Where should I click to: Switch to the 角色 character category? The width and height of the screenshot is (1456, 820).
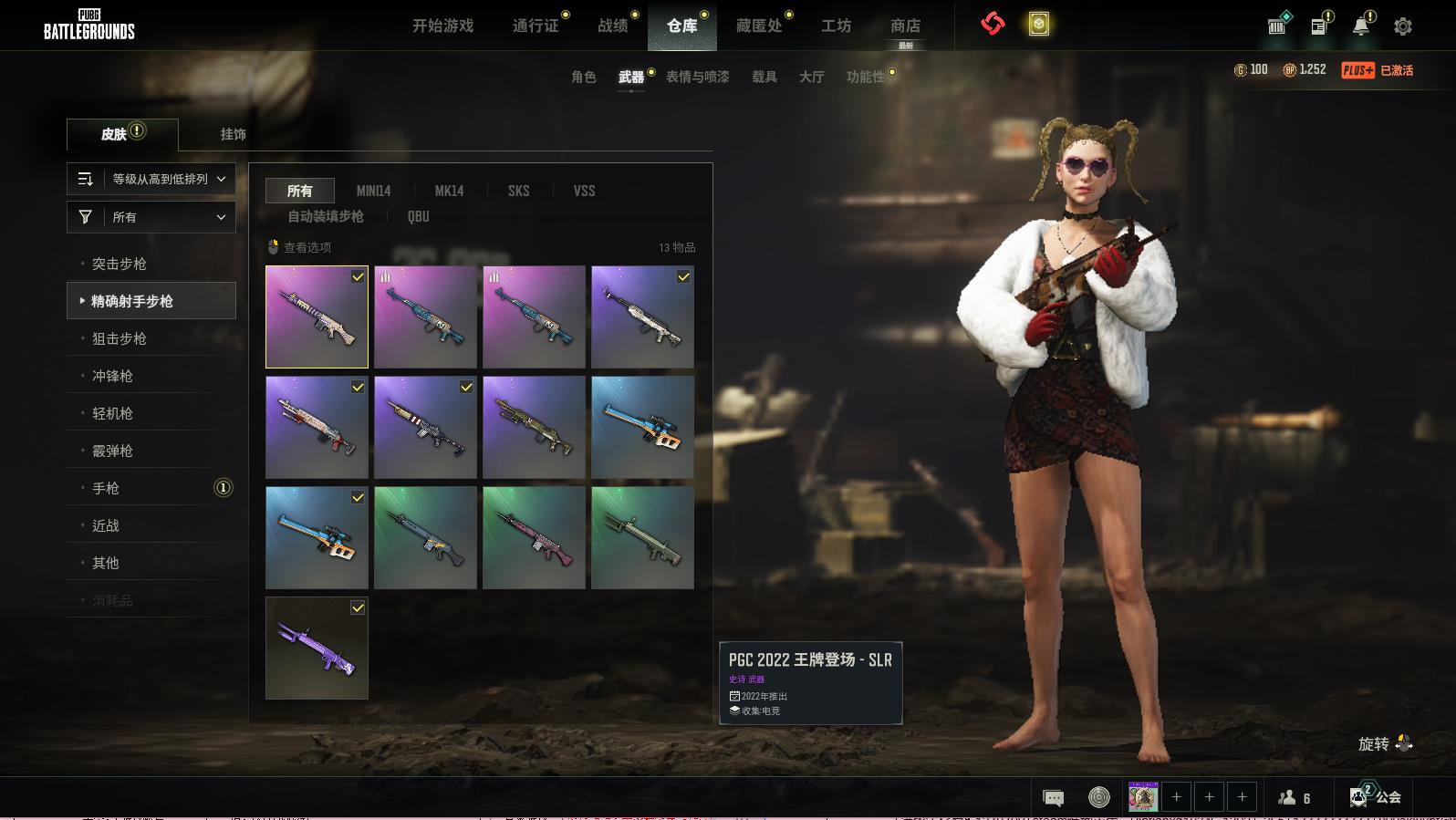point(583,77)
